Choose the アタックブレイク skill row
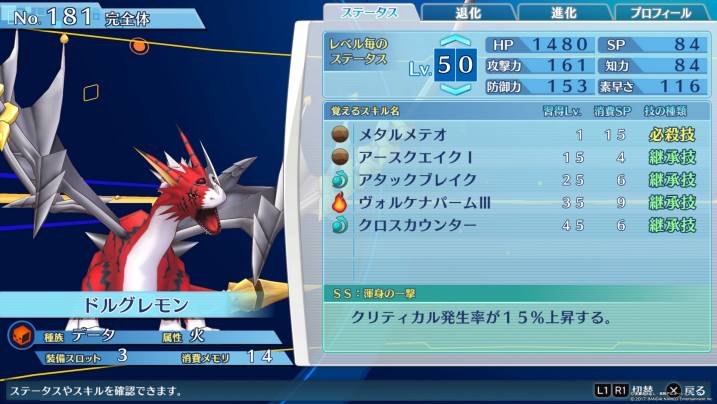Screen dimensions: 717x404 (515, 180)
